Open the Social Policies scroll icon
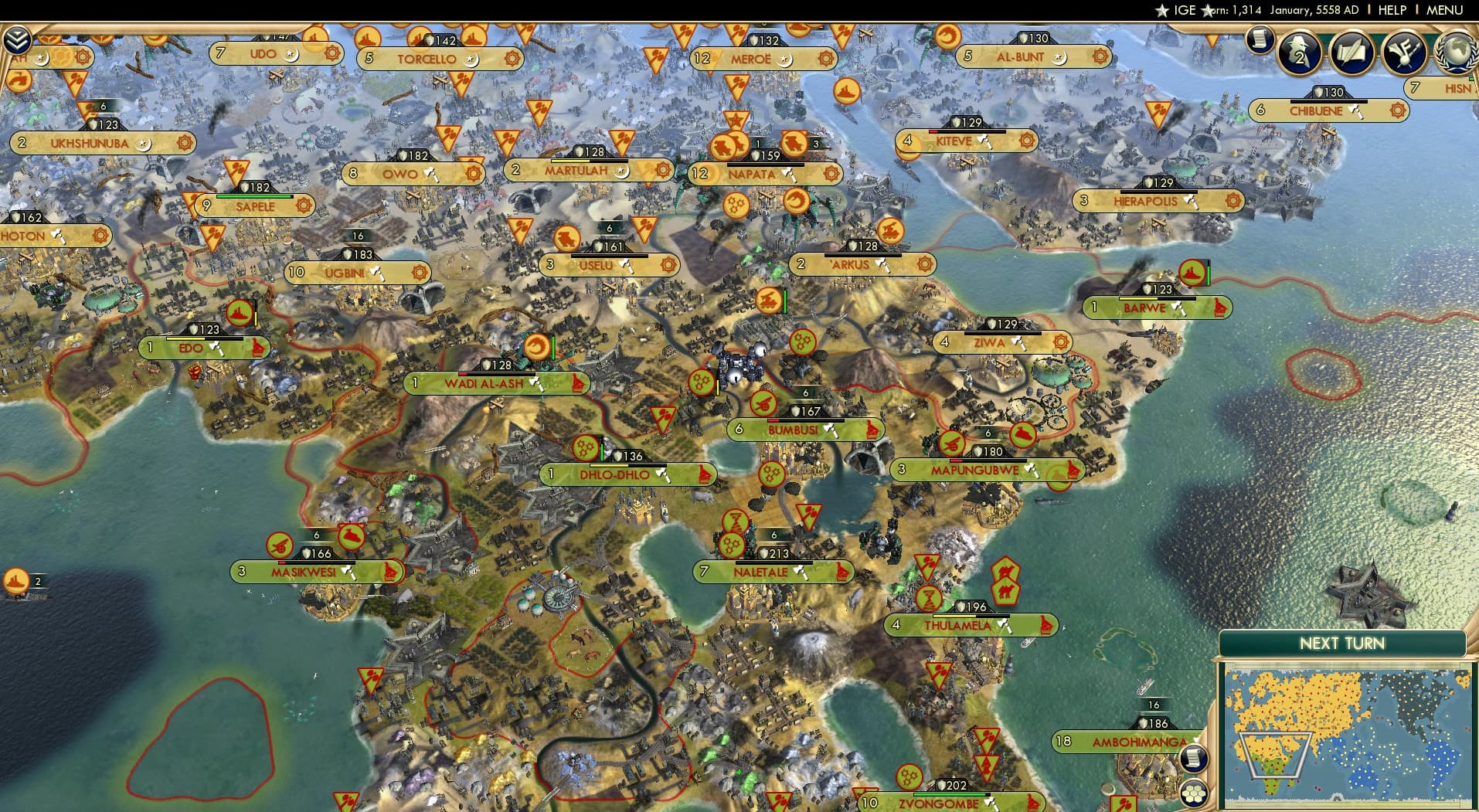The width and height of the screenshot is (1479, 812). (1354, 52)
